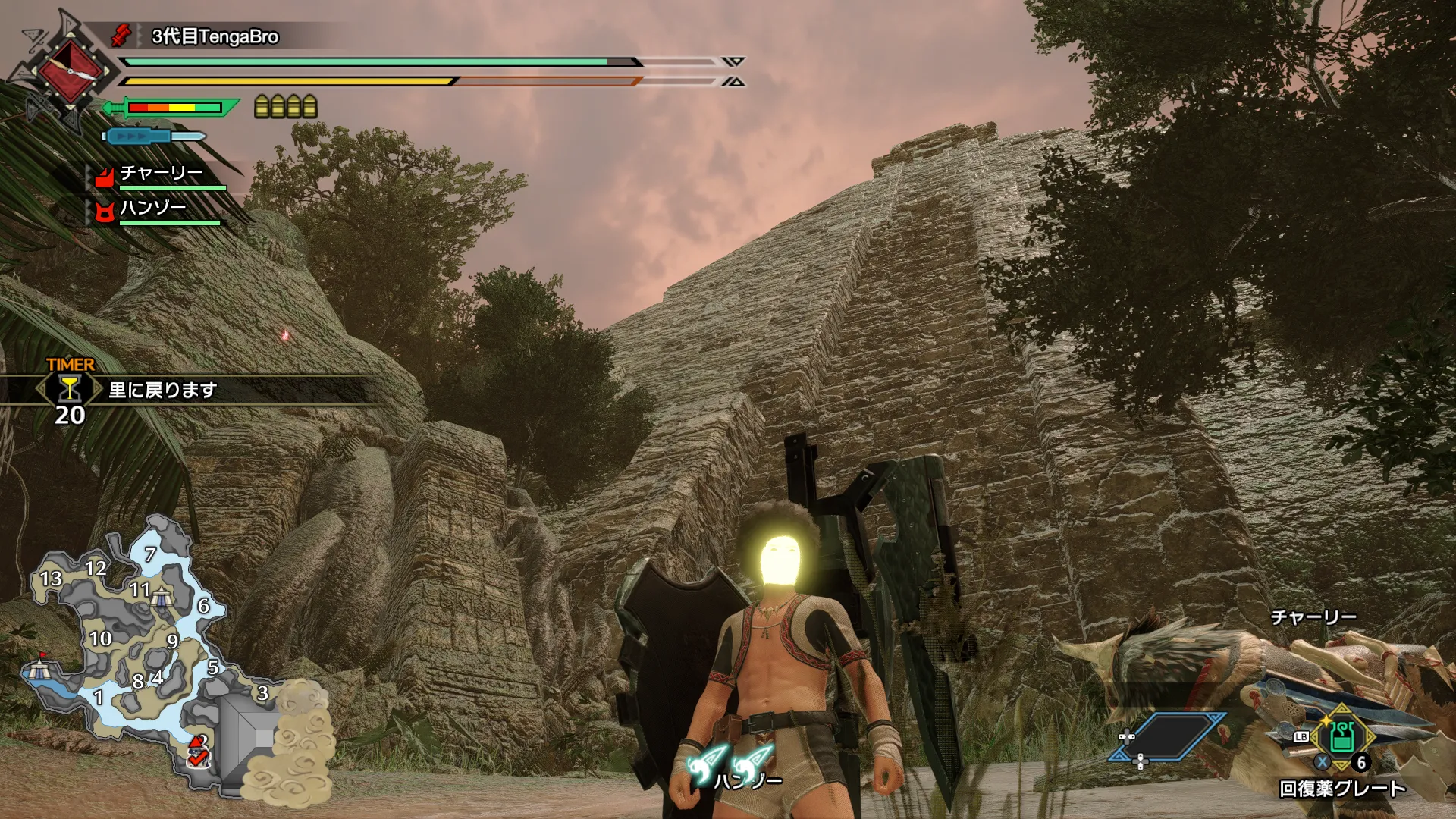Select buddy ハンゾー in the party list
The width and height of the screenshot is (1456, 819).
(153, 209)
